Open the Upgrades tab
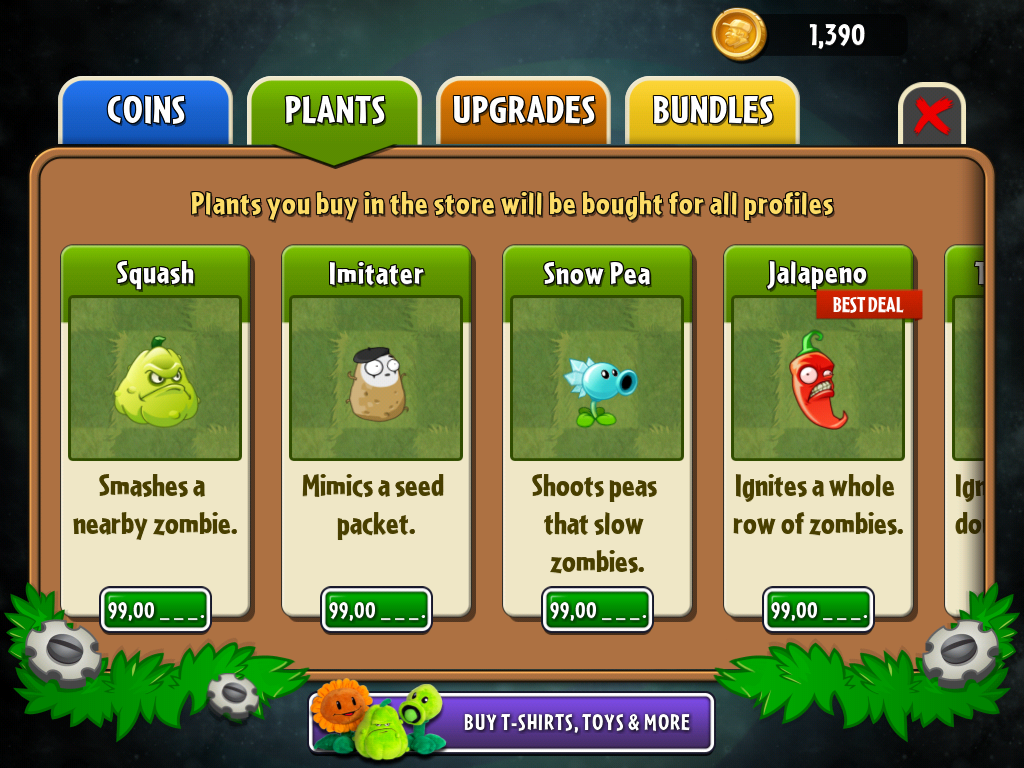The image size is (1024, 768). click(523, 110)
